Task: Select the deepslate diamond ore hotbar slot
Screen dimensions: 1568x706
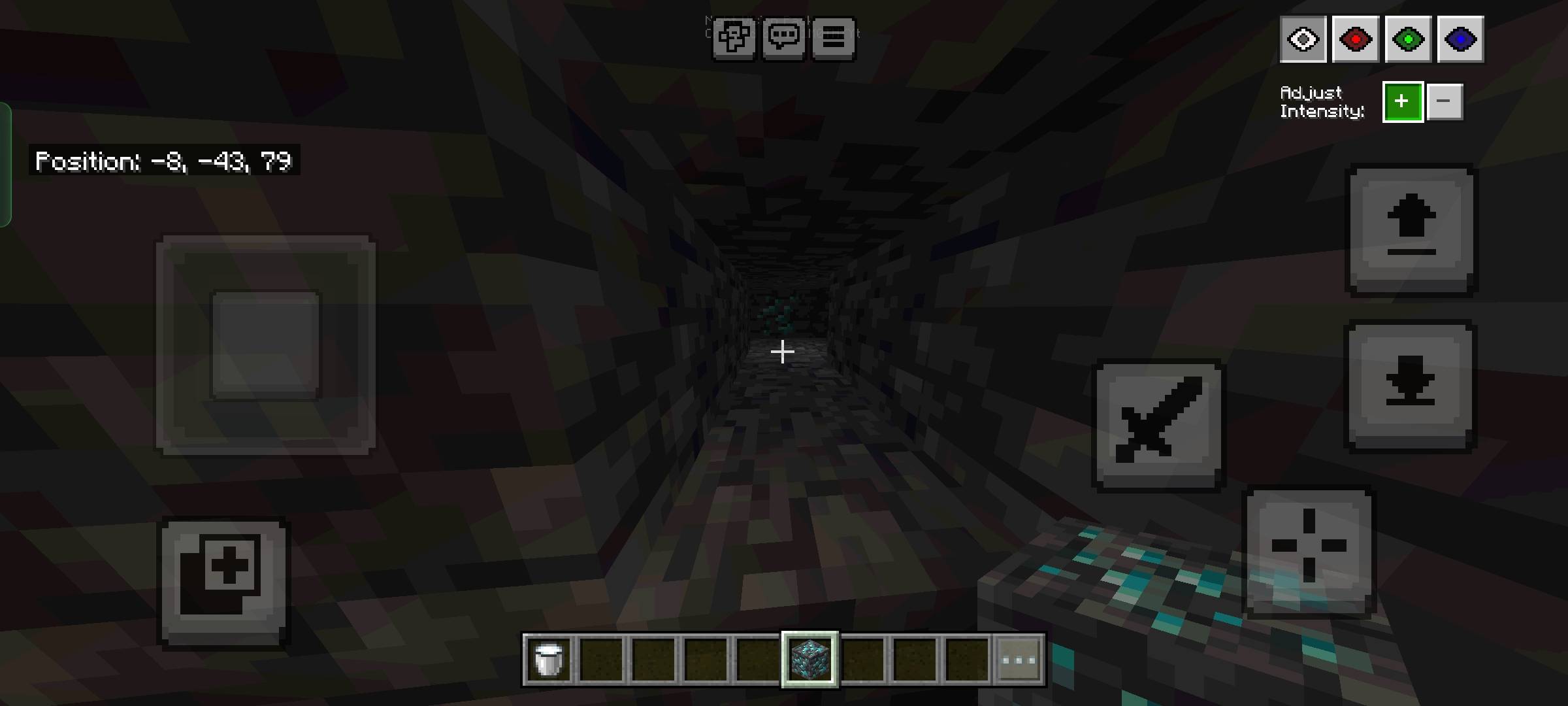Action: (x=809, y=659)
